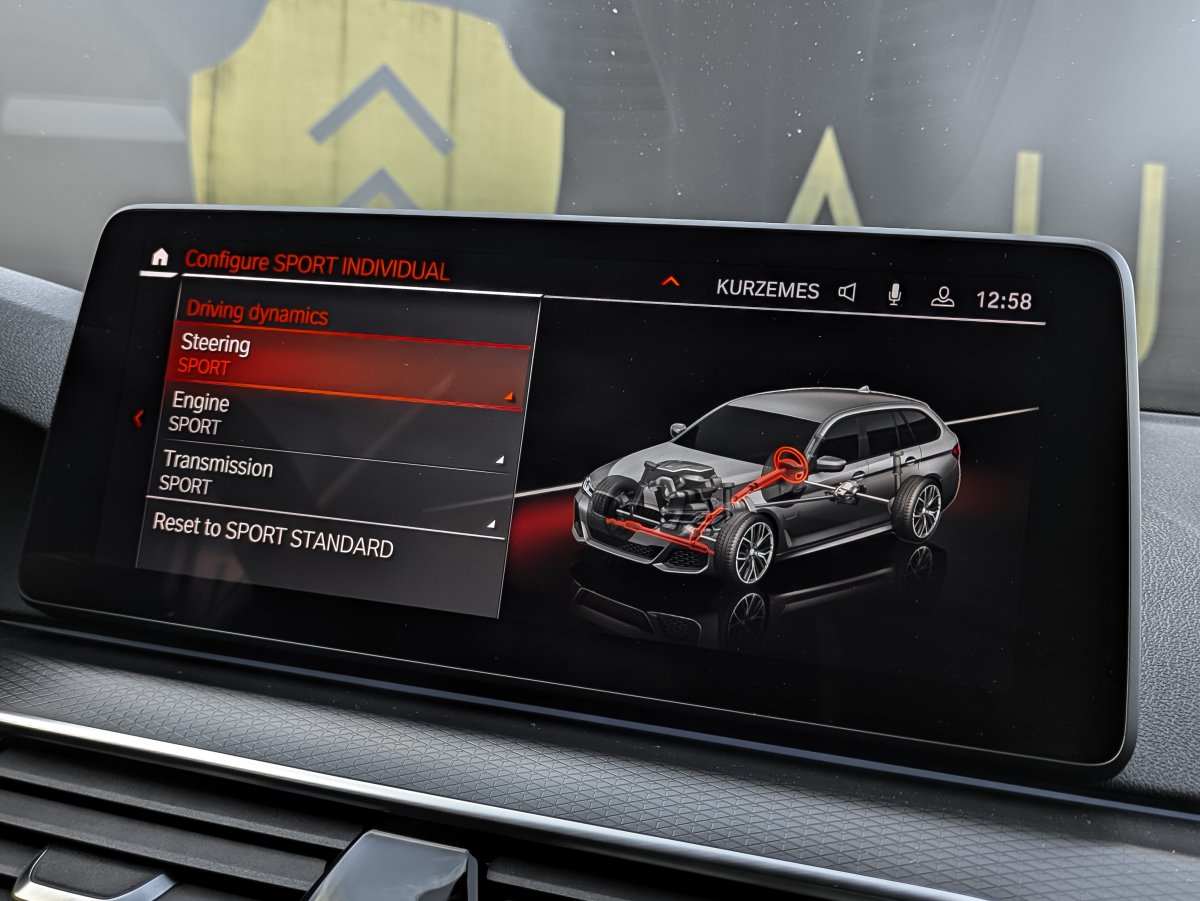The height and width of the screenshot is (901, 1200).
Task: Open the driver profile icon
Action: pos(942,297)
